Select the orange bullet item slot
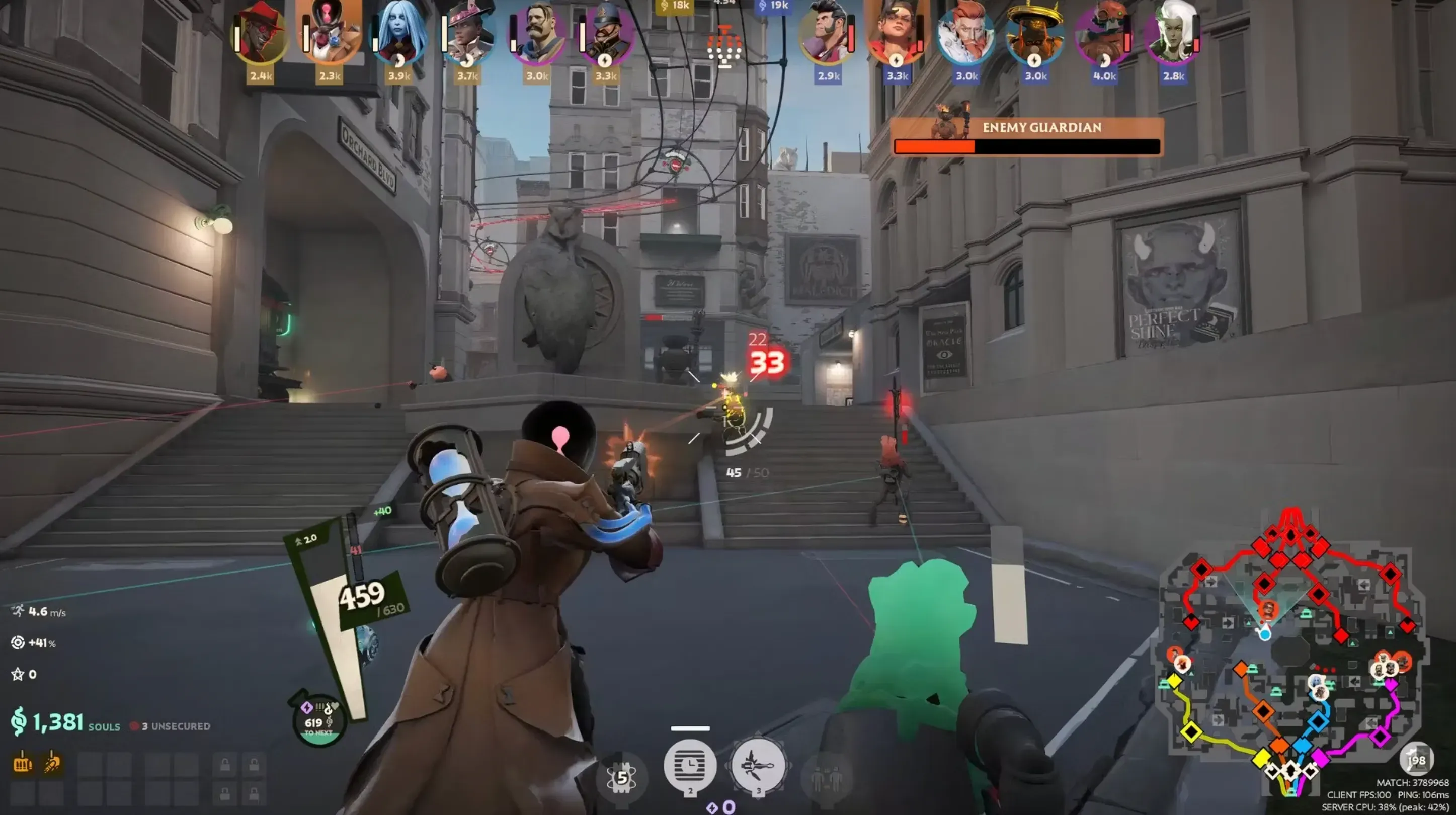Image resolution: width=1456 pixels, height=815 pixels. pos(52,764)
